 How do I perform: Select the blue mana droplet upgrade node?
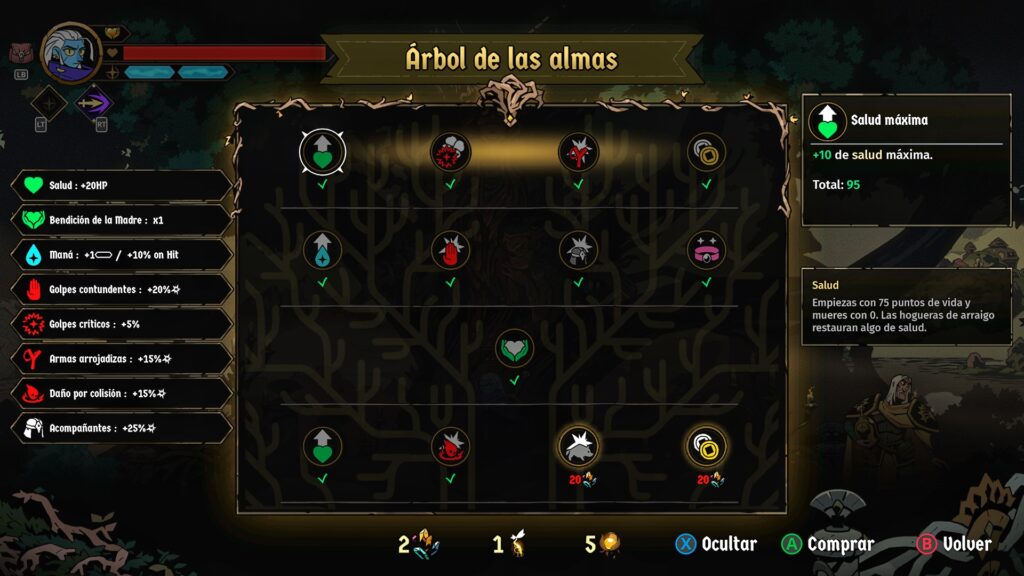tap(322, 250)
